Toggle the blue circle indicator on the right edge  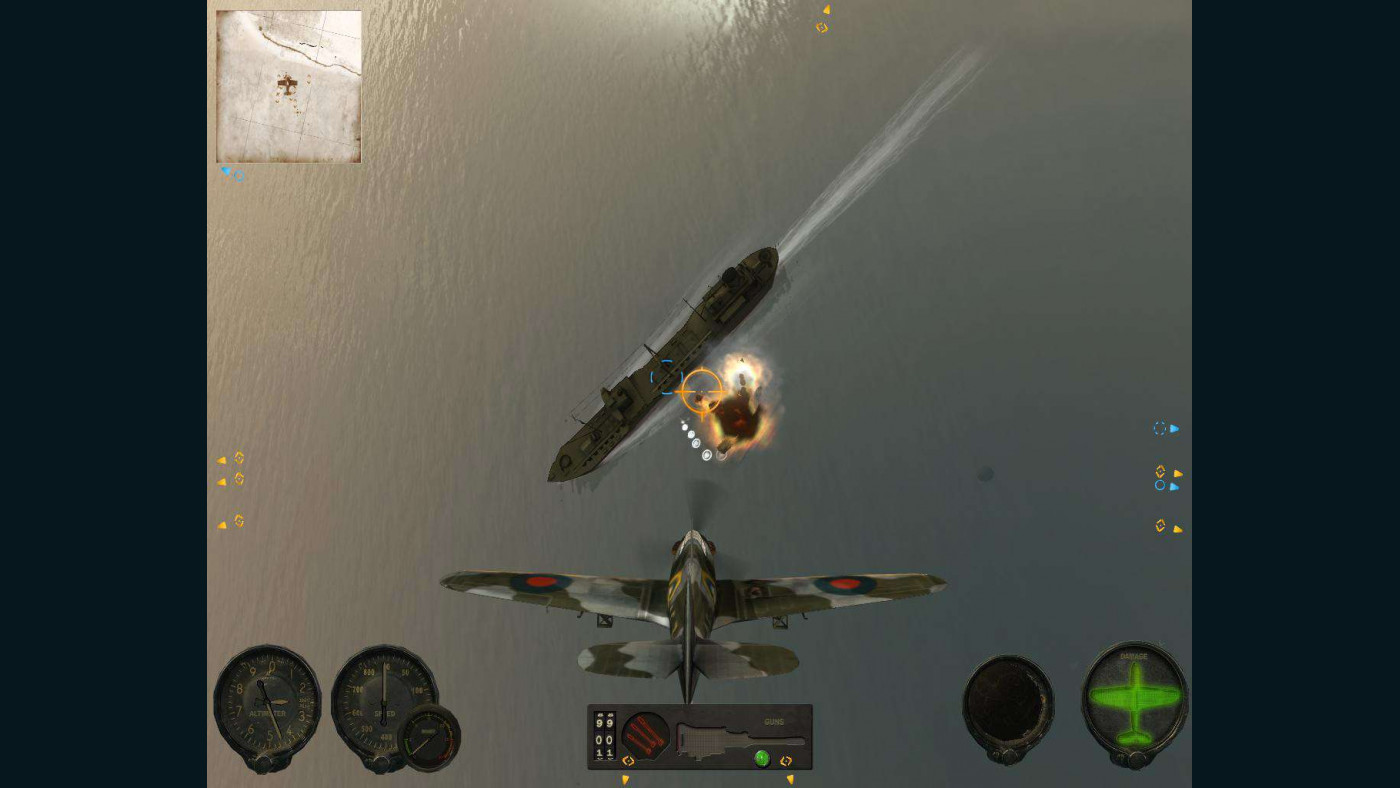[1160, 485]
